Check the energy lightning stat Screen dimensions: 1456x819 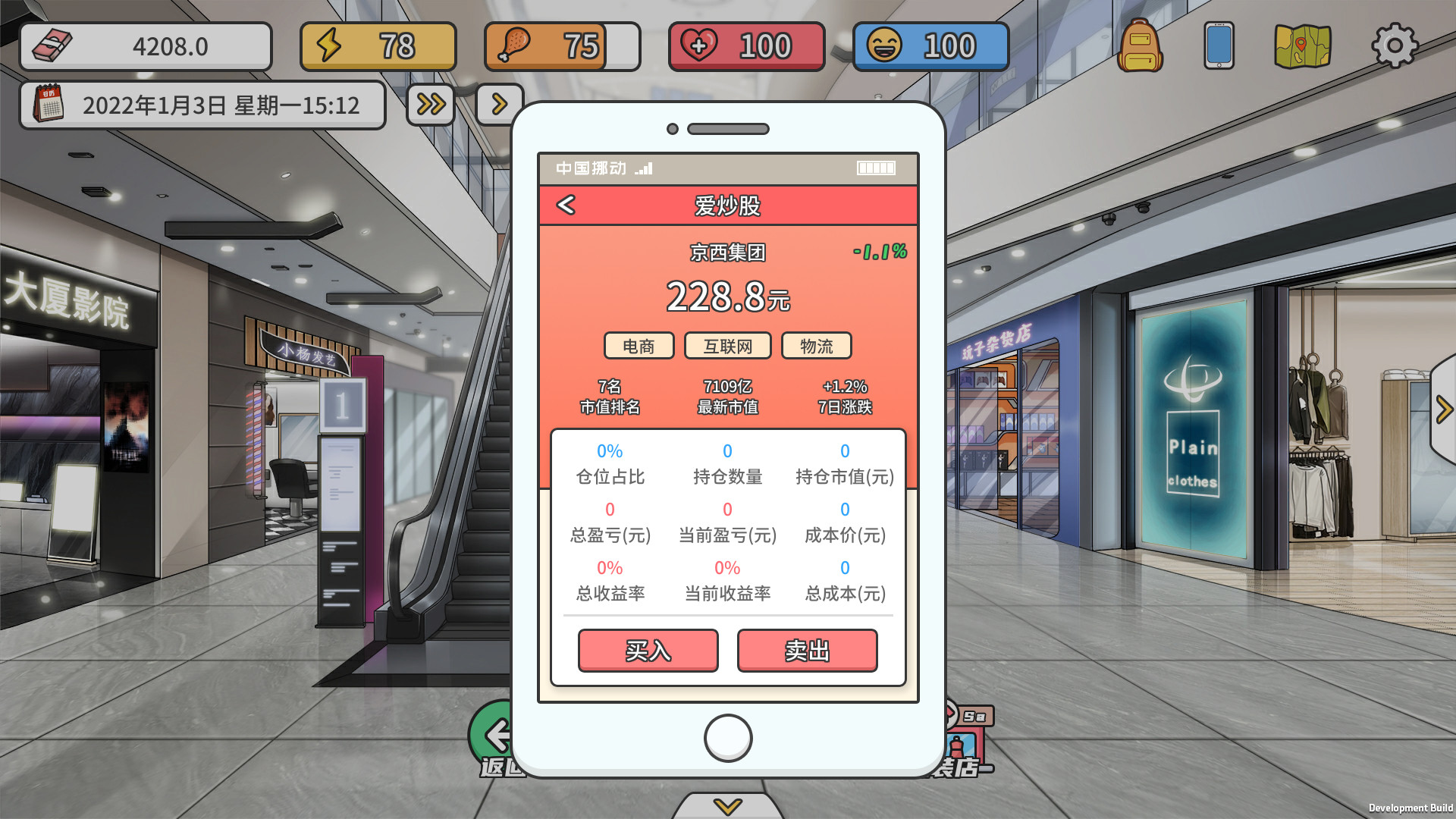(378, 45)
